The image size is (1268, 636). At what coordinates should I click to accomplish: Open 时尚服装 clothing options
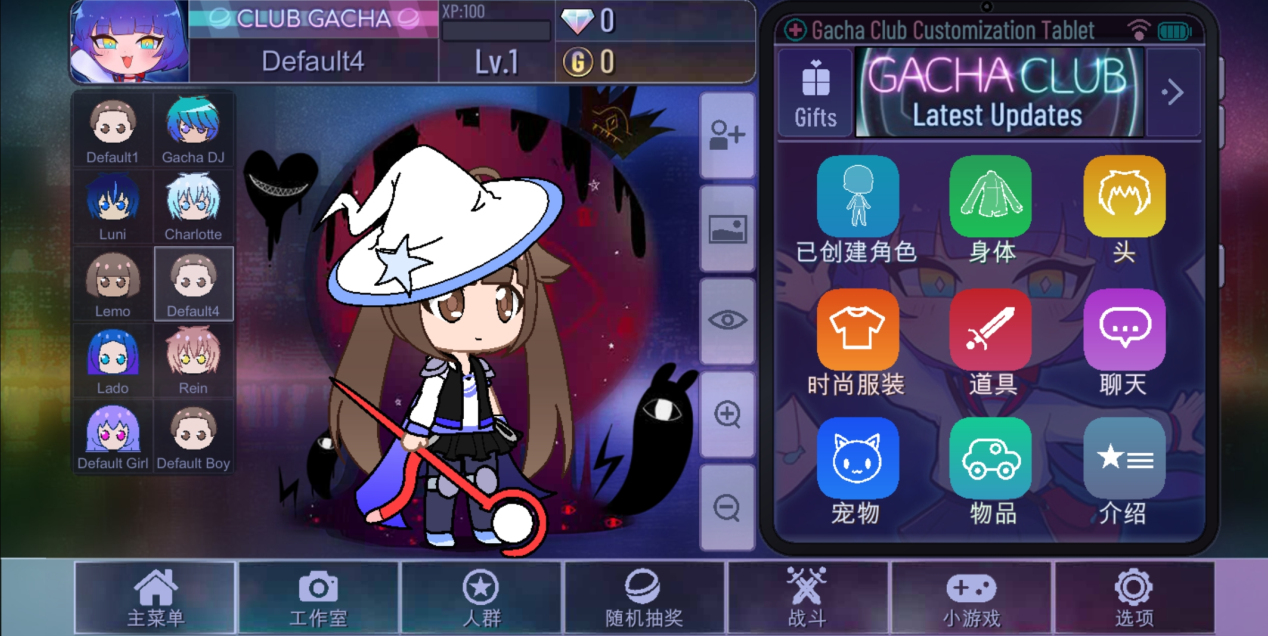(857, 341)
